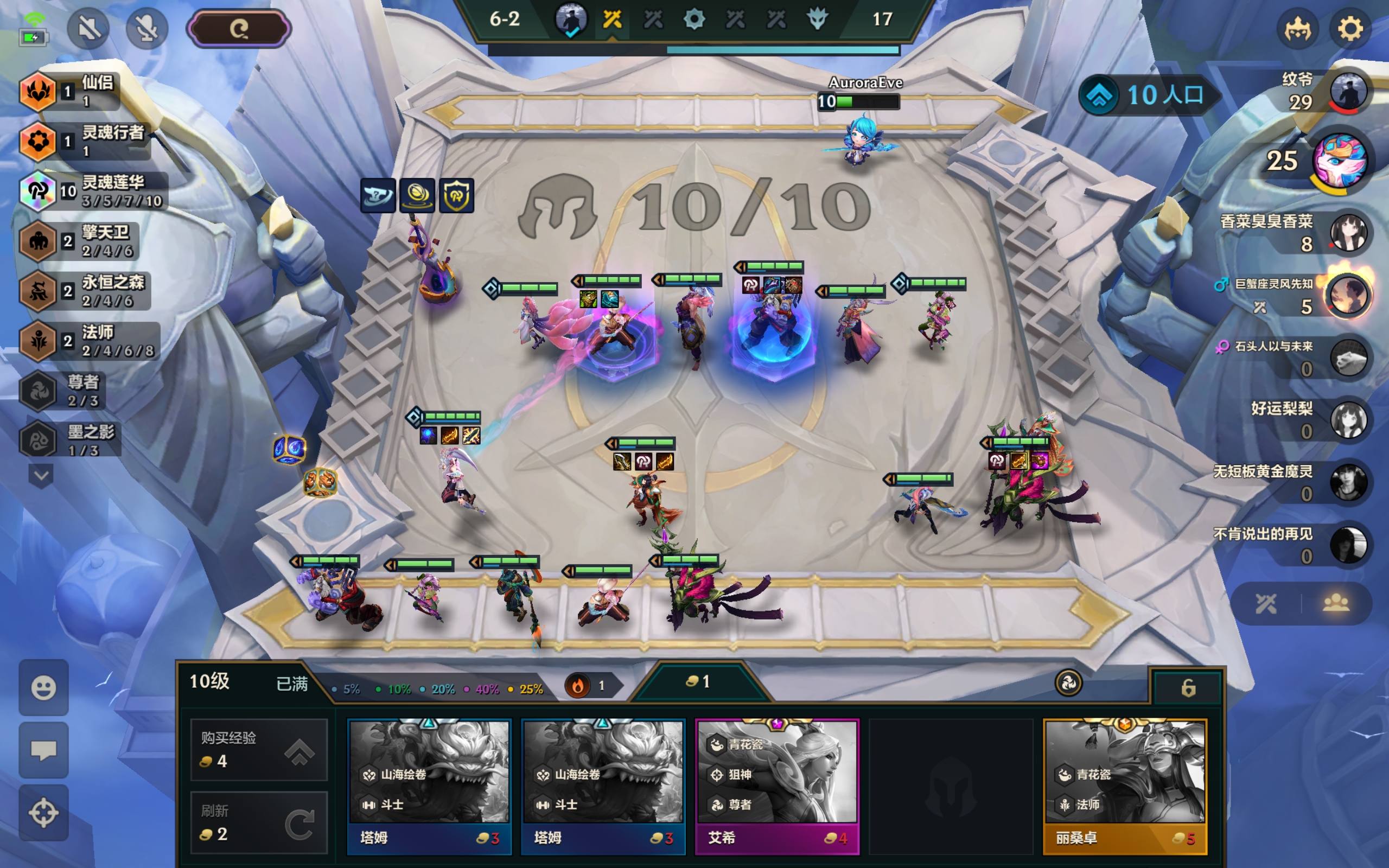Switch to the crossed-swords combat tab

point(1266,603)
